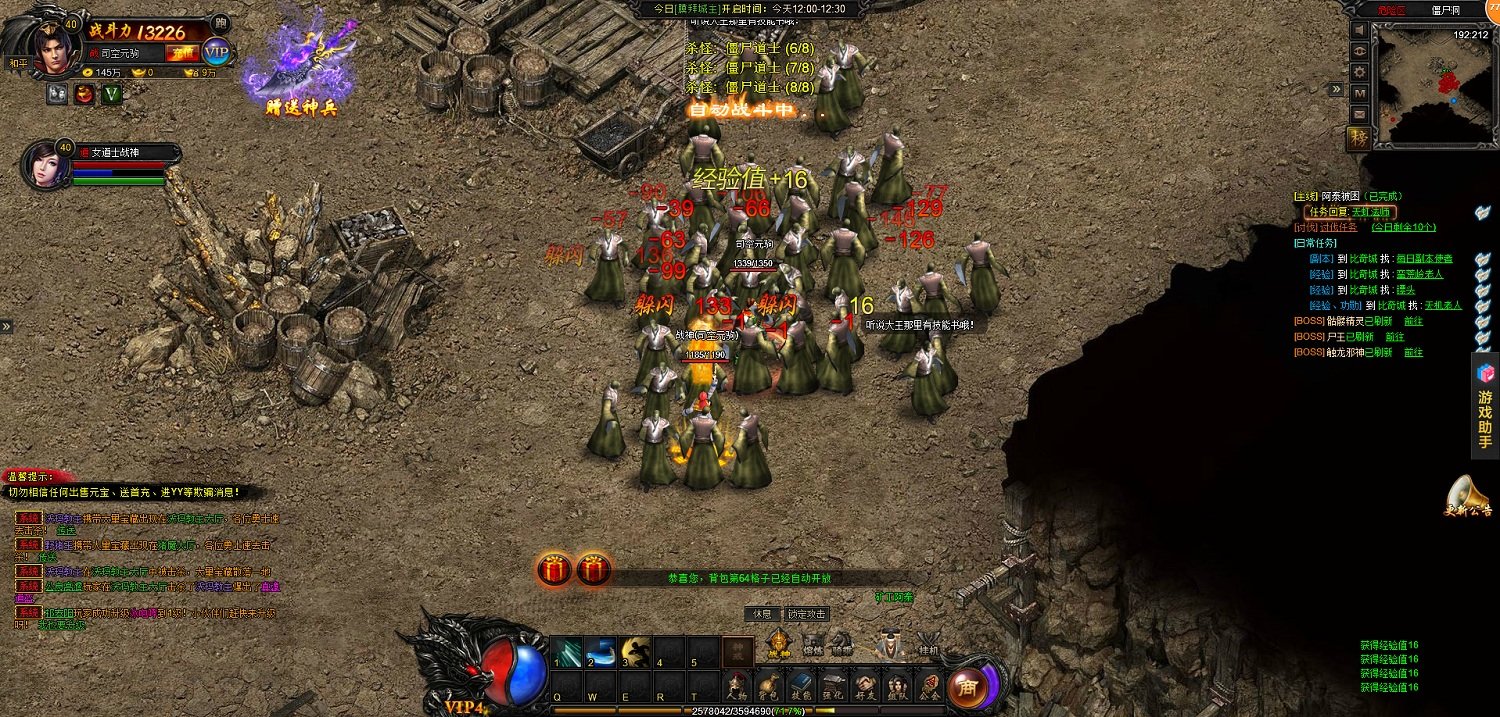Open the 更新公告 update announcement
Screen dimensions: 1500x717
click(1467, 495)
